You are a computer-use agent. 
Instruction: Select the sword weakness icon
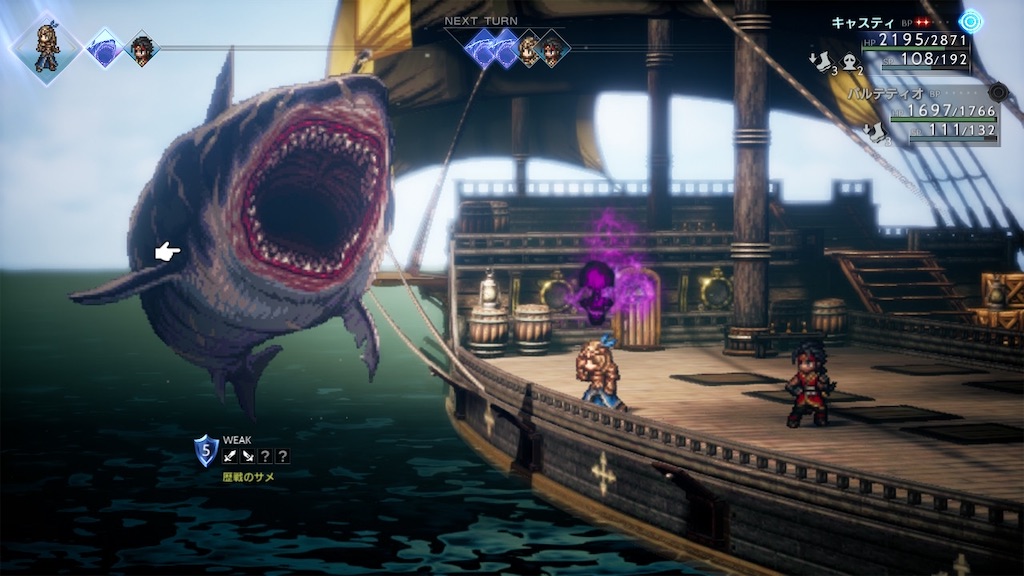pos(230,456)
